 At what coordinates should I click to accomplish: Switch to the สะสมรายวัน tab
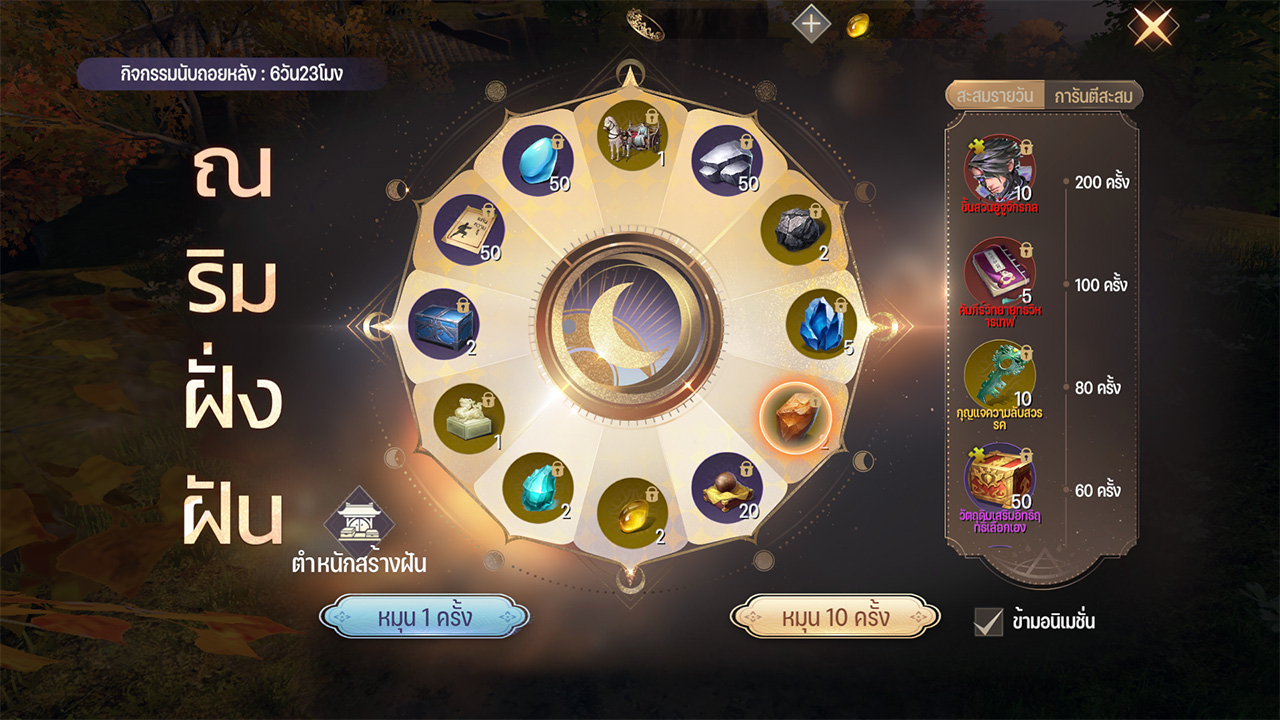(x=994, y=96)
